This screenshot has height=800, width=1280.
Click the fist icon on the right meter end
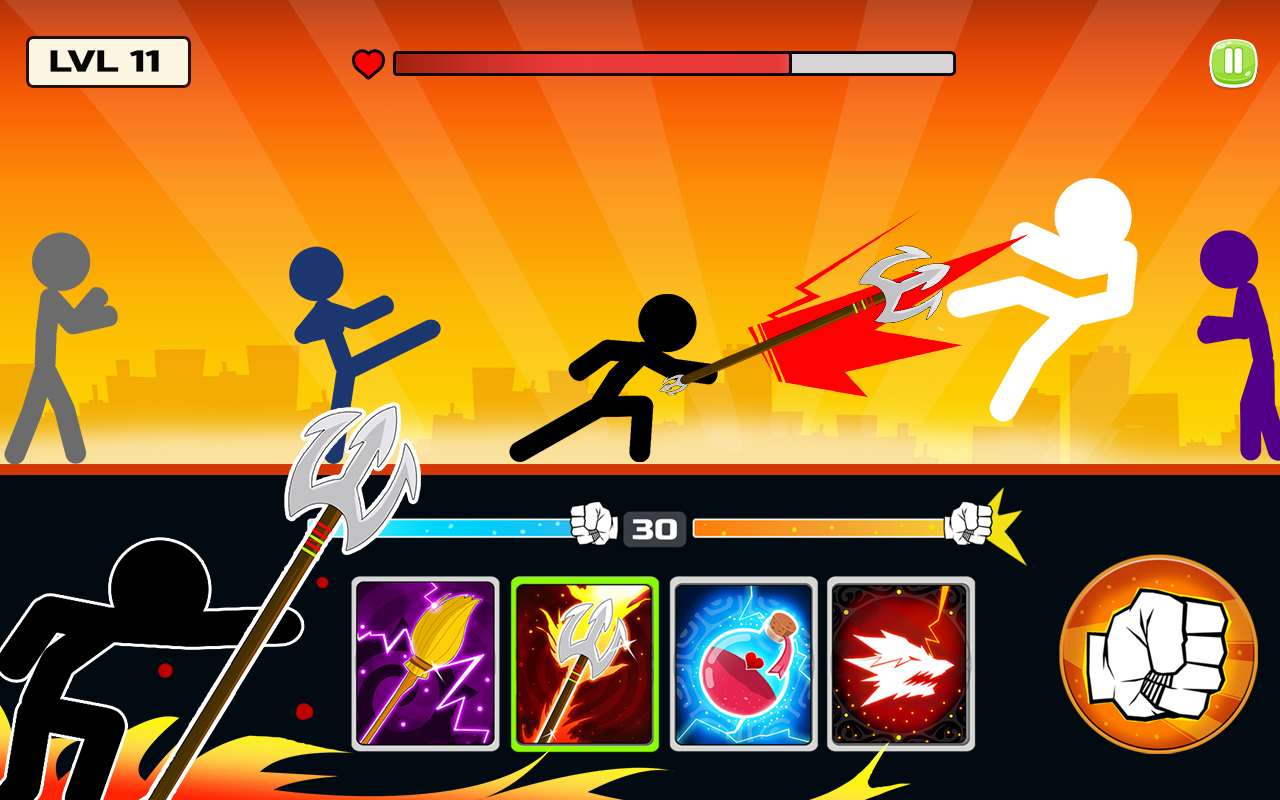[x=969, y=523]
